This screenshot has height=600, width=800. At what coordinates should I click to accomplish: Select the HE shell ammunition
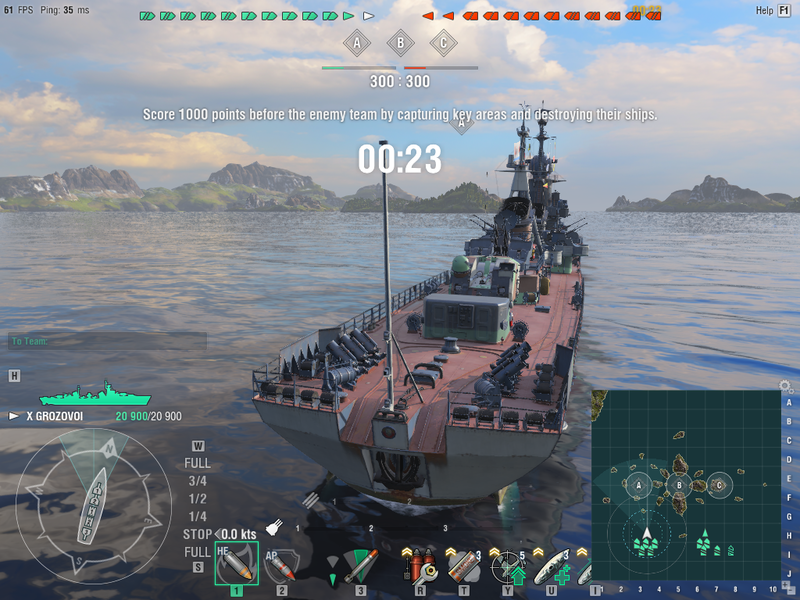point(236,565)
